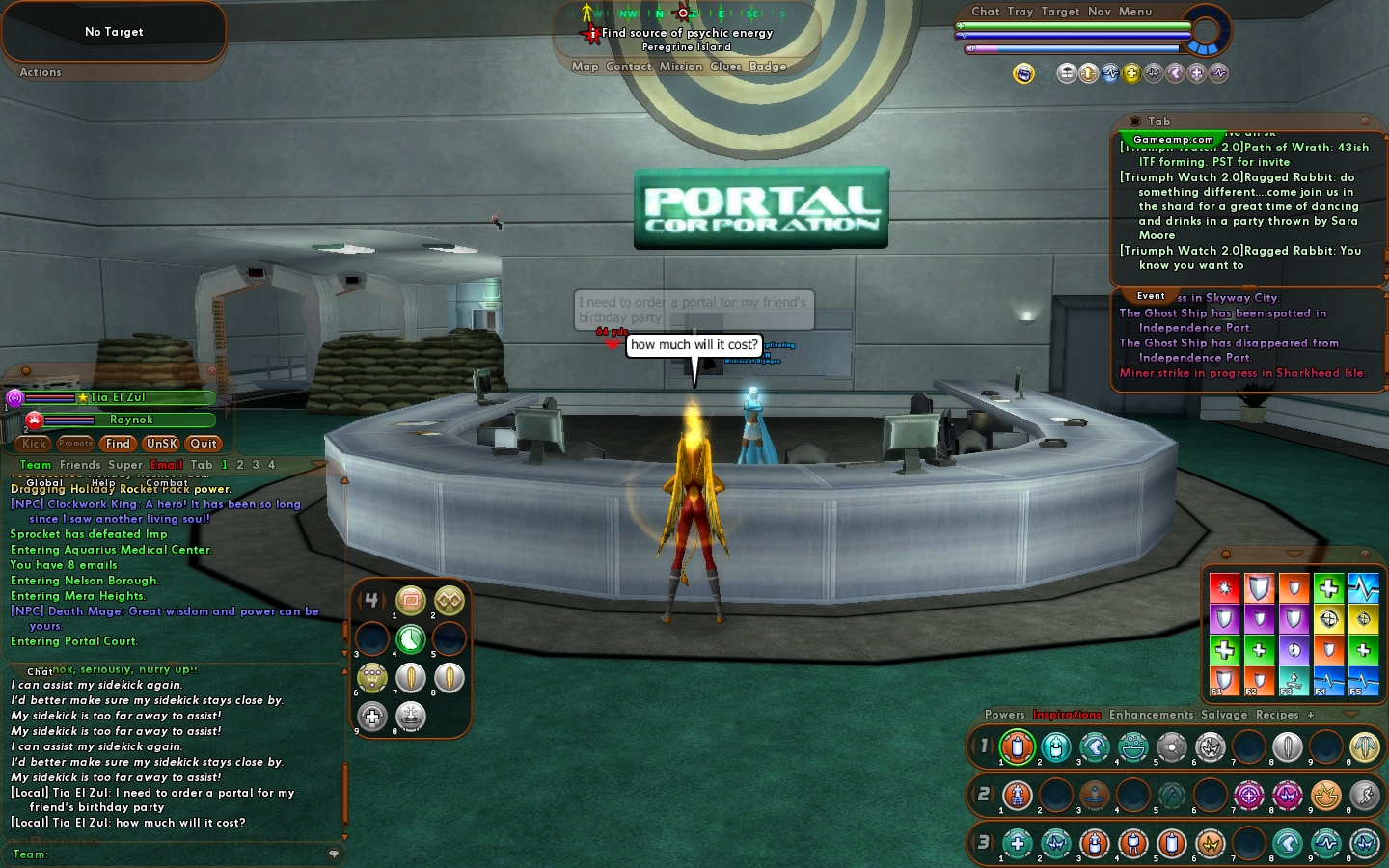The width and height of the screenshot is (1389, 868).
Task: Click the UnSK button
Action: [x=161, y=444]
